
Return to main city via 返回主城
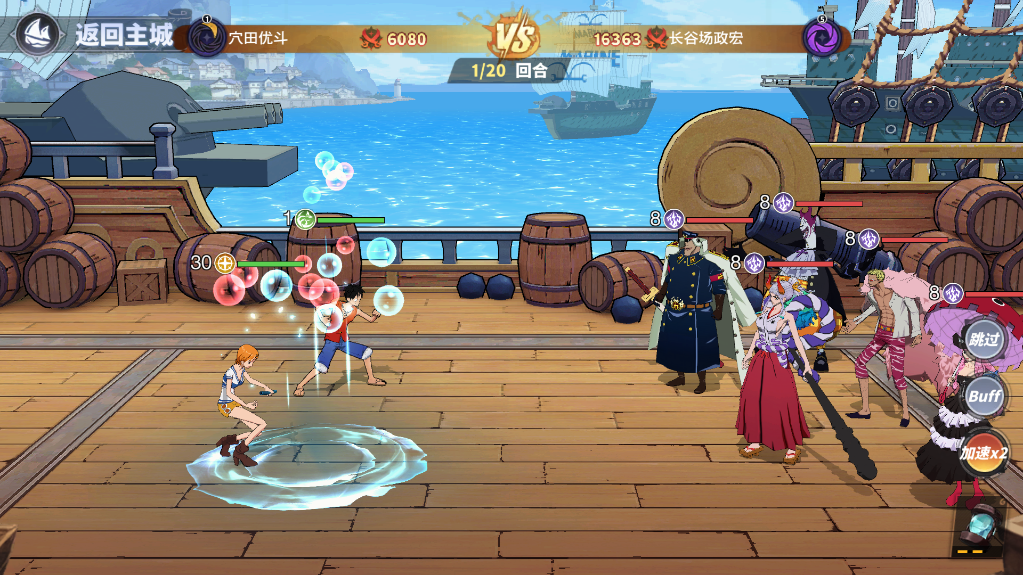click(123, 36)
